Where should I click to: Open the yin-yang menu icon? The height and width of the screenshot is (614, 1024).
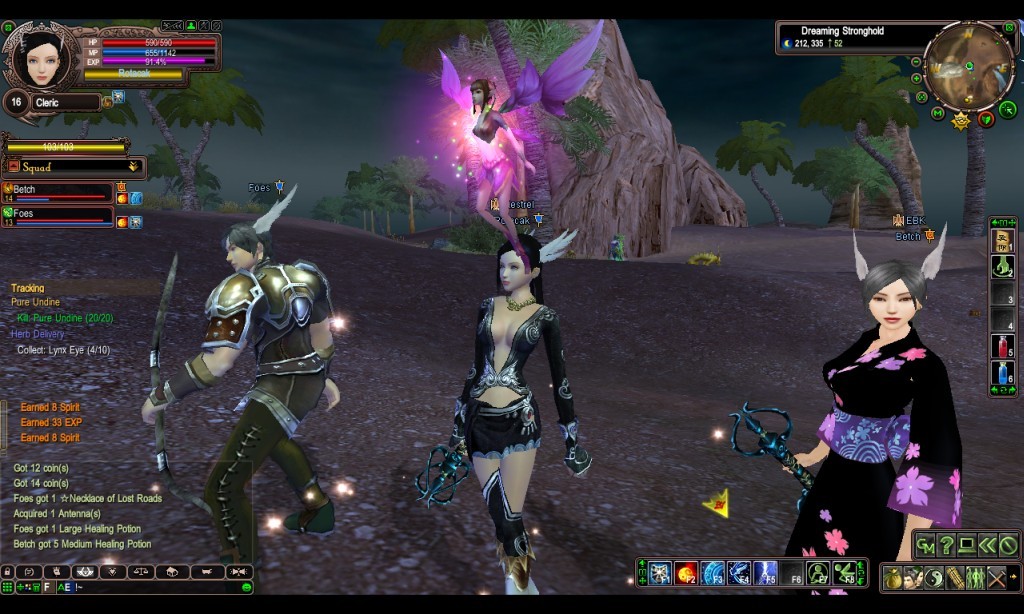click(934, 577)
